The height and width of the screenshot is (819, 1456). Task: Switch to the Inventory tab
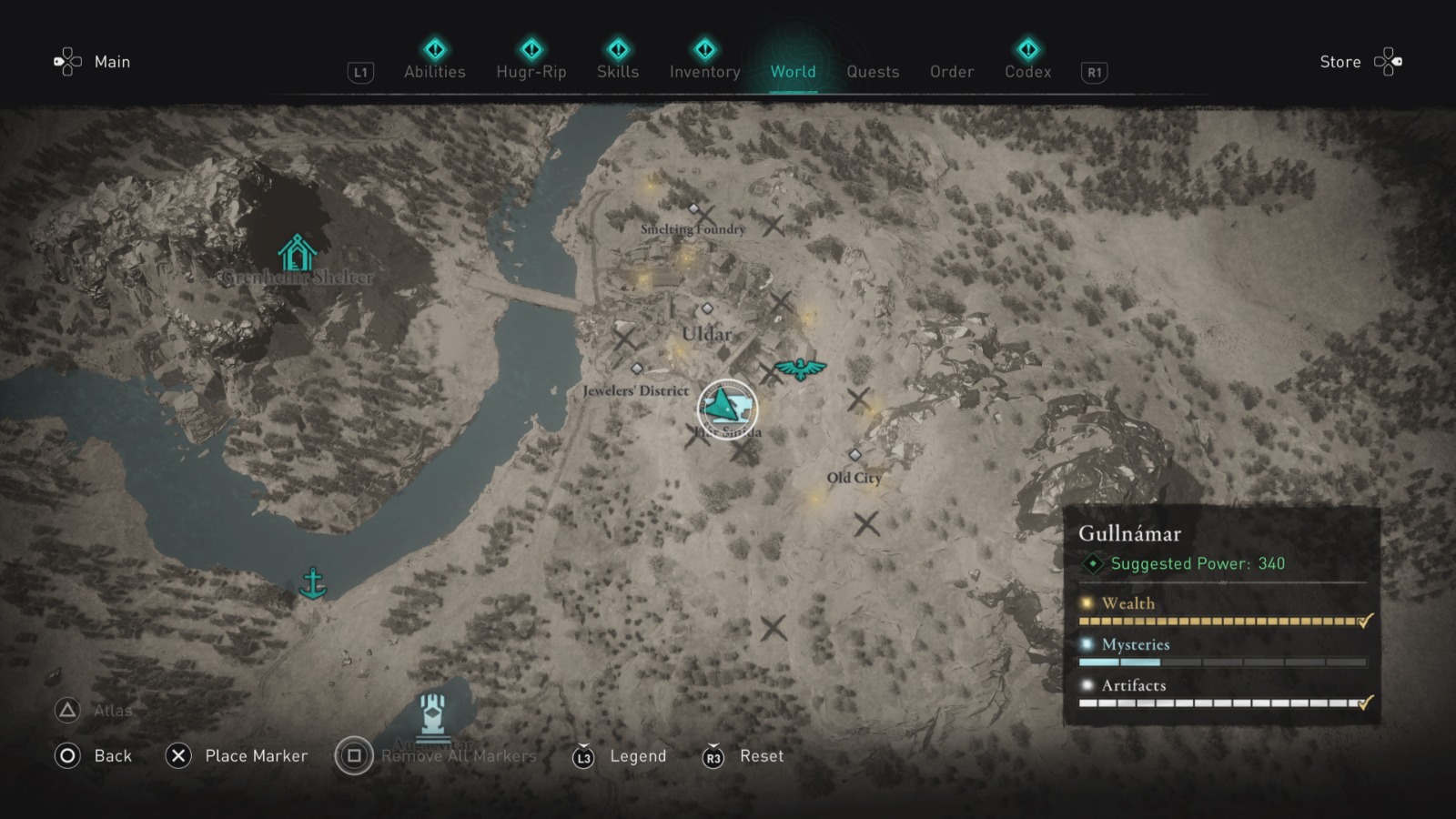pyautogui.click(x=704, y=72)
